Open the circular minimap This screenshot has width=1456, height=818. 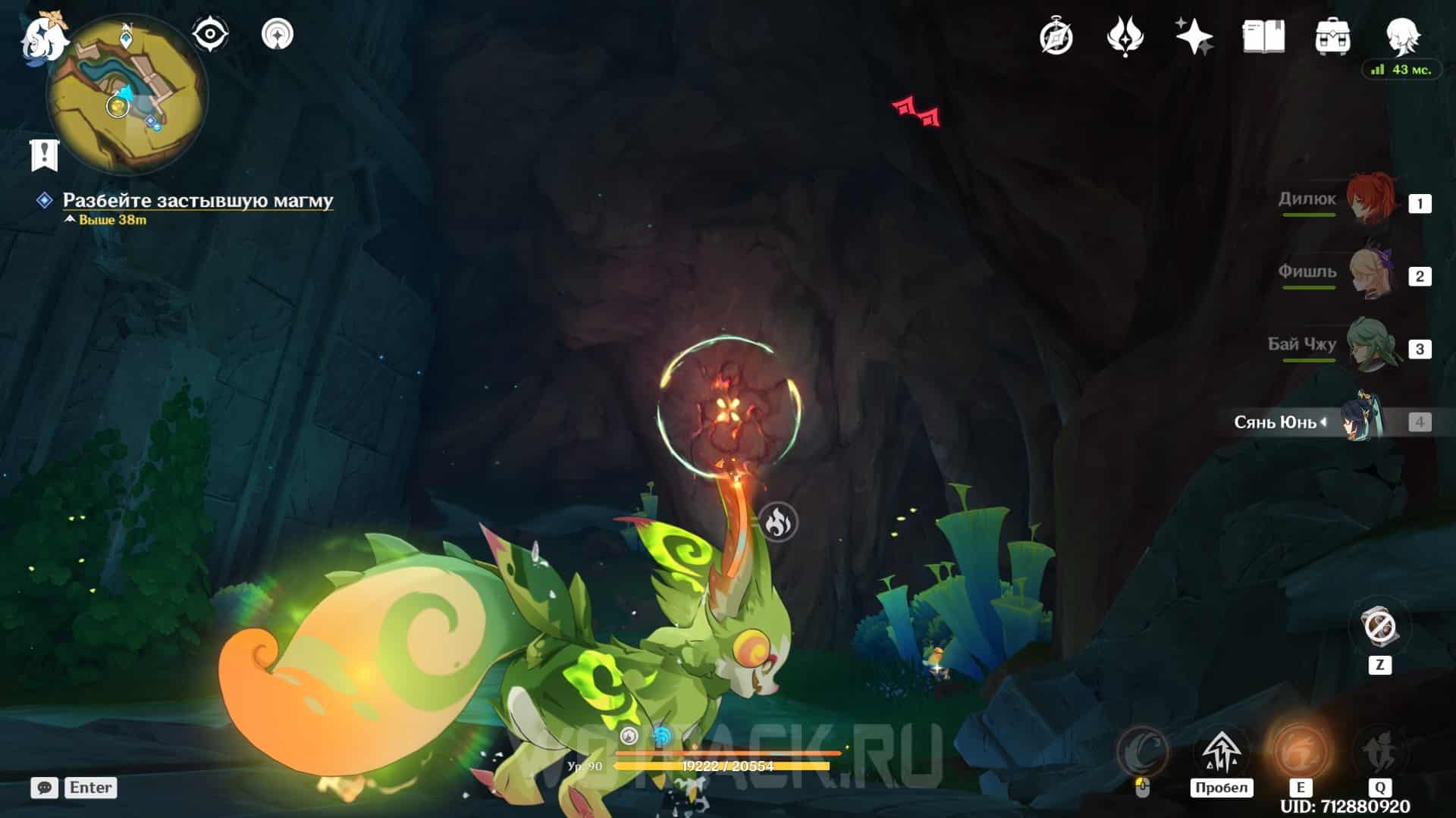tap(127, 95)
